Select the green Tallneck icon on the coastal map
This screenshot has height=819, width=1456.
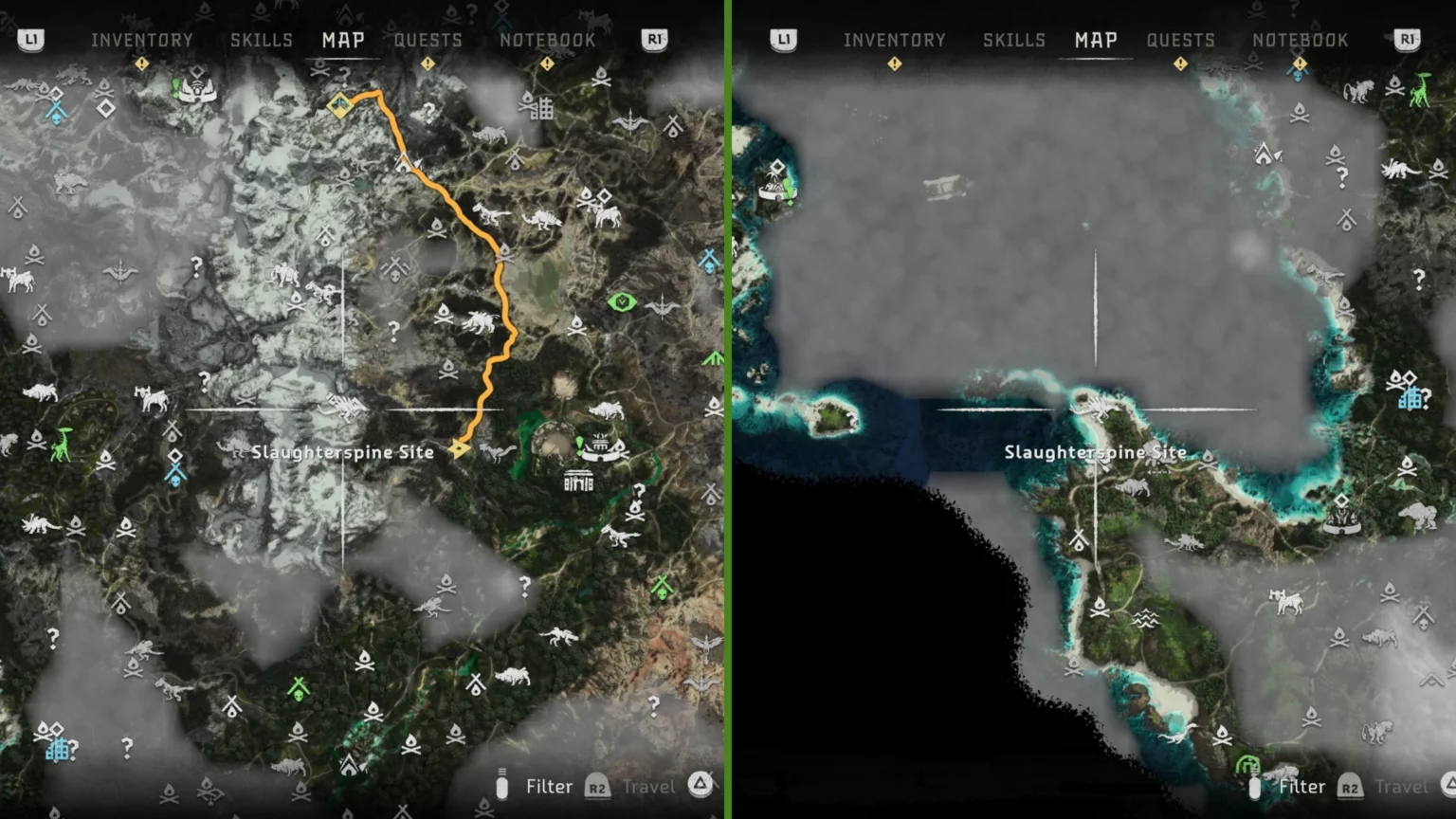tap(1419, 90)
